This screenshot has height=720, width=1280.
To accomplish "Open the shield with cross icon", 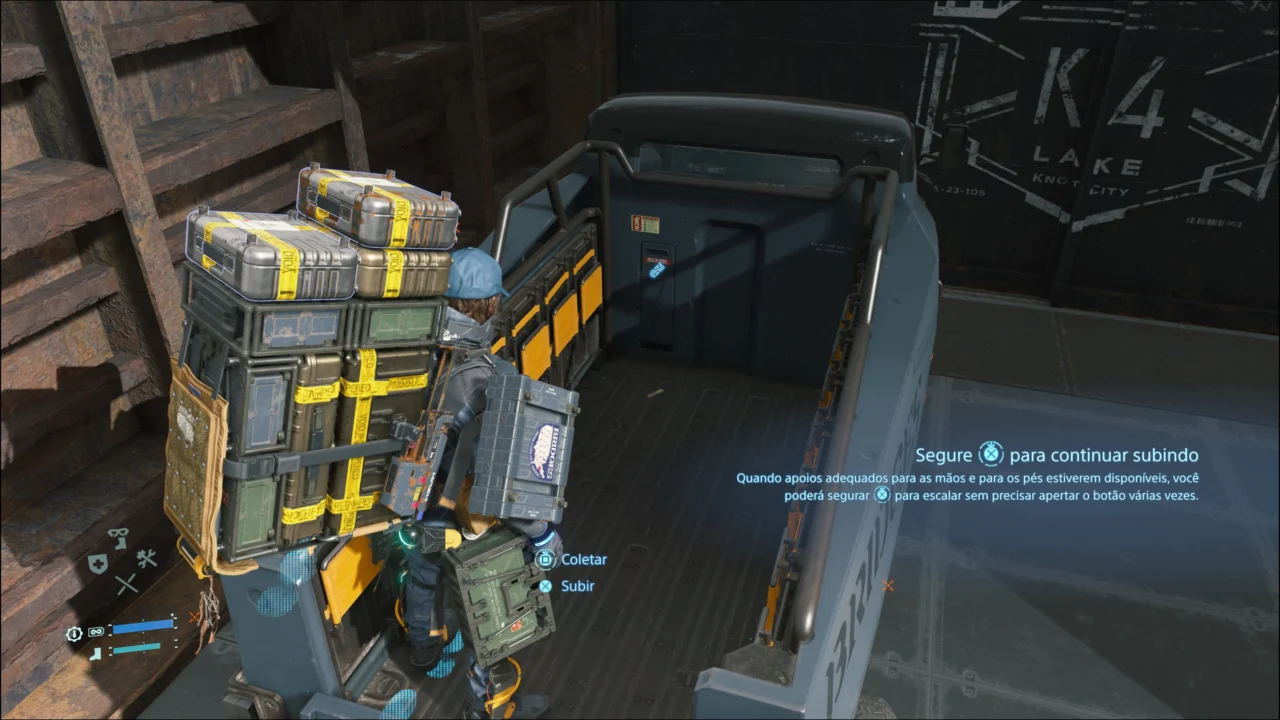I will point(97,563).
